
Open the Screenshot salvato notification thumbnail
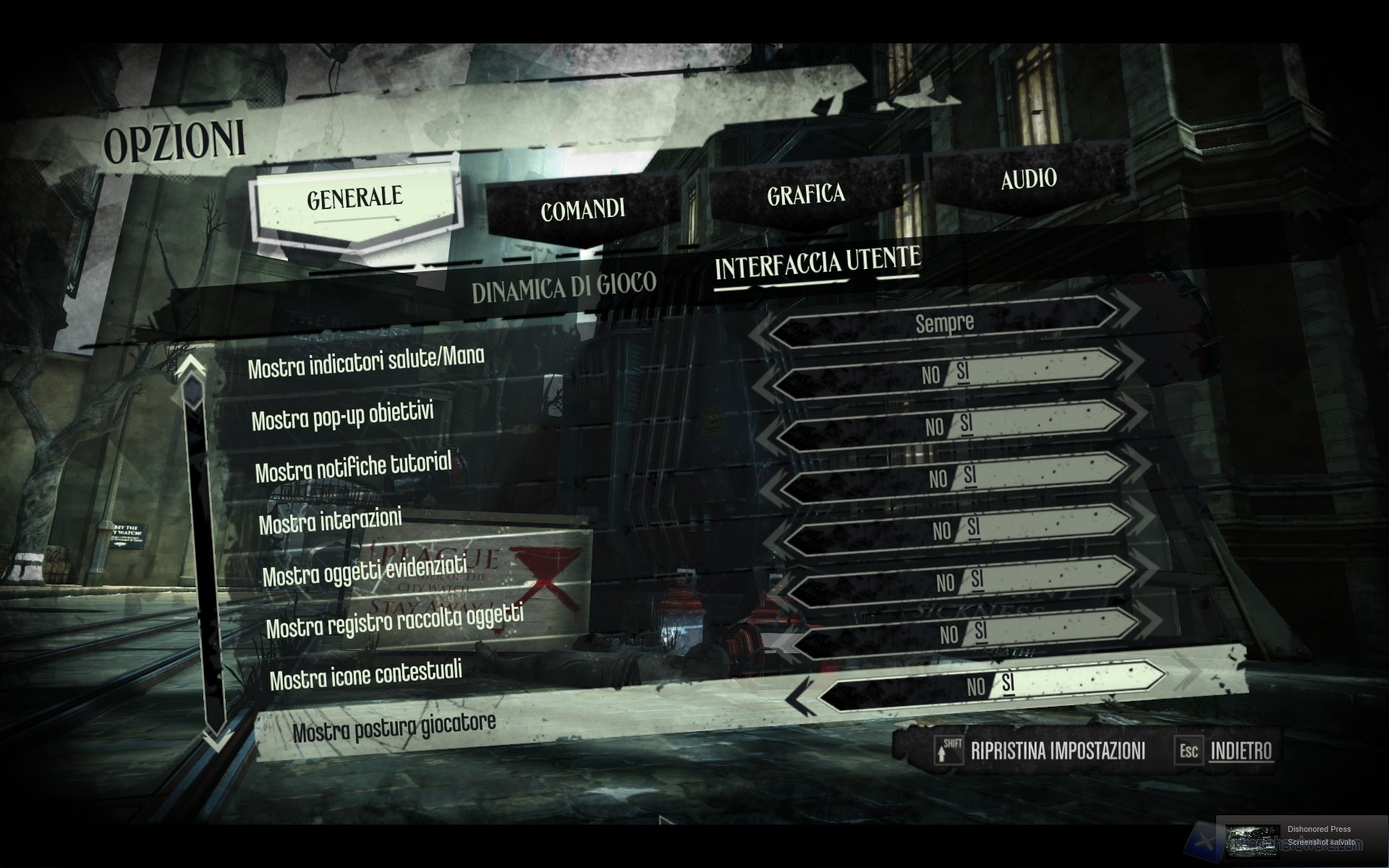(x=1254, y=840)
